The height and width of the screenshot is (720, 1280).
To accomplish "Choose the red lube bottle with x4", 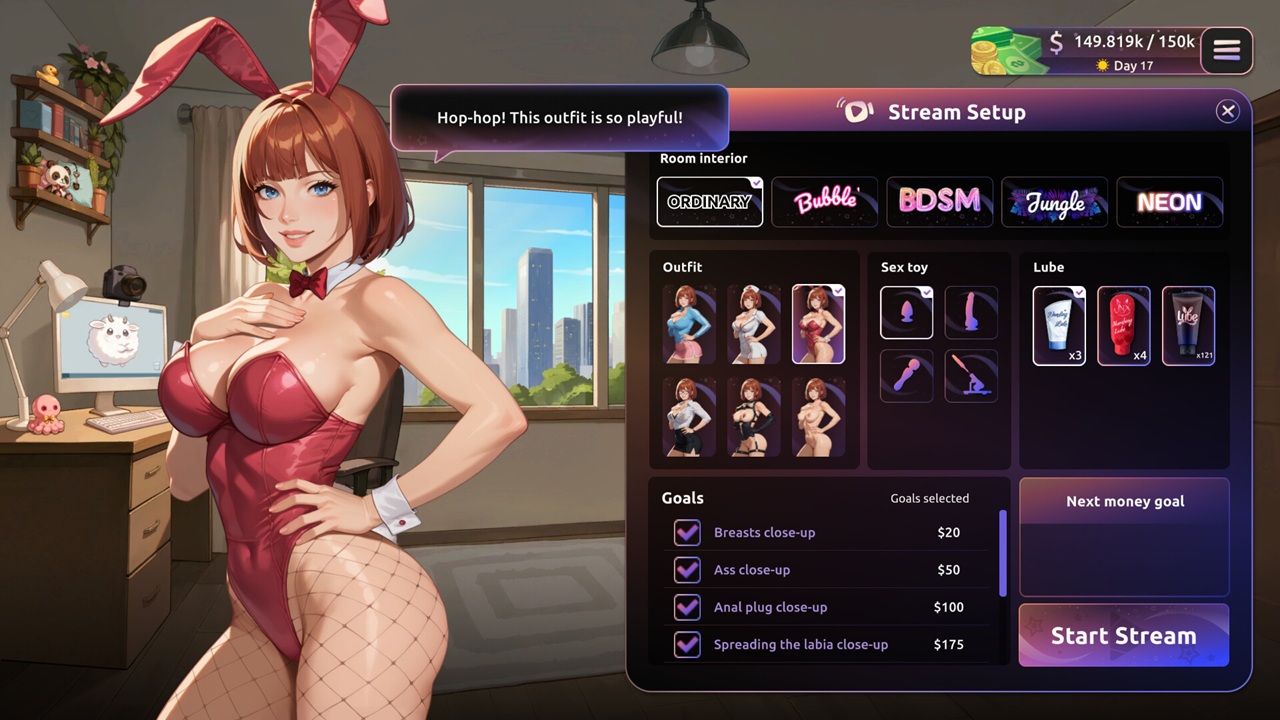I will (1124, 326).
